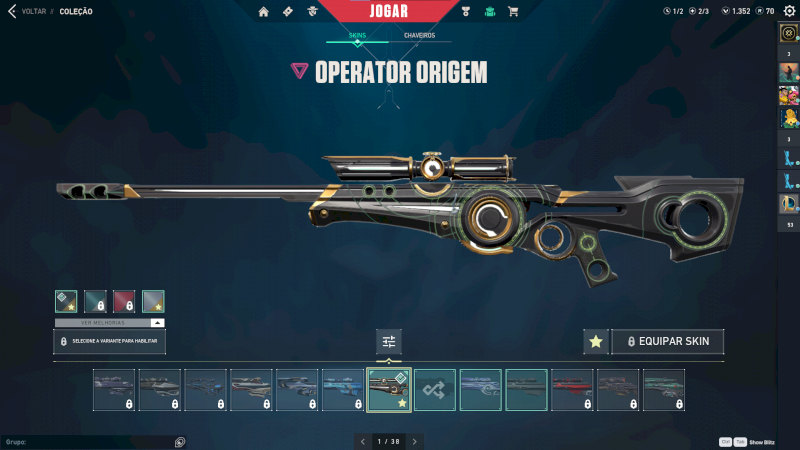
Task: Select the random shuffle skin tile
Action: pos(435,390)
